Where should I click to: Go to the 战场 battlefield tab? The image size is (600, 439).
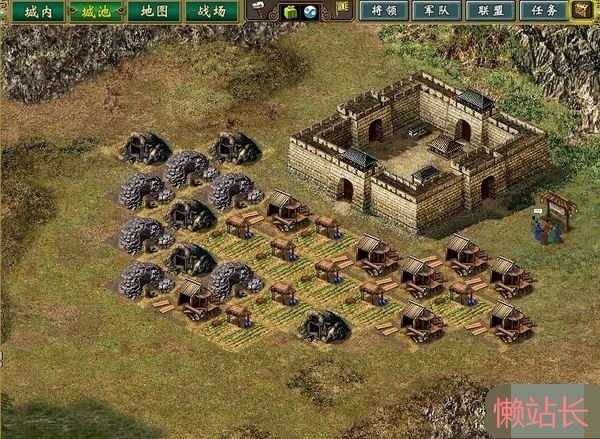pyautogui.click(x=211, y=12)
